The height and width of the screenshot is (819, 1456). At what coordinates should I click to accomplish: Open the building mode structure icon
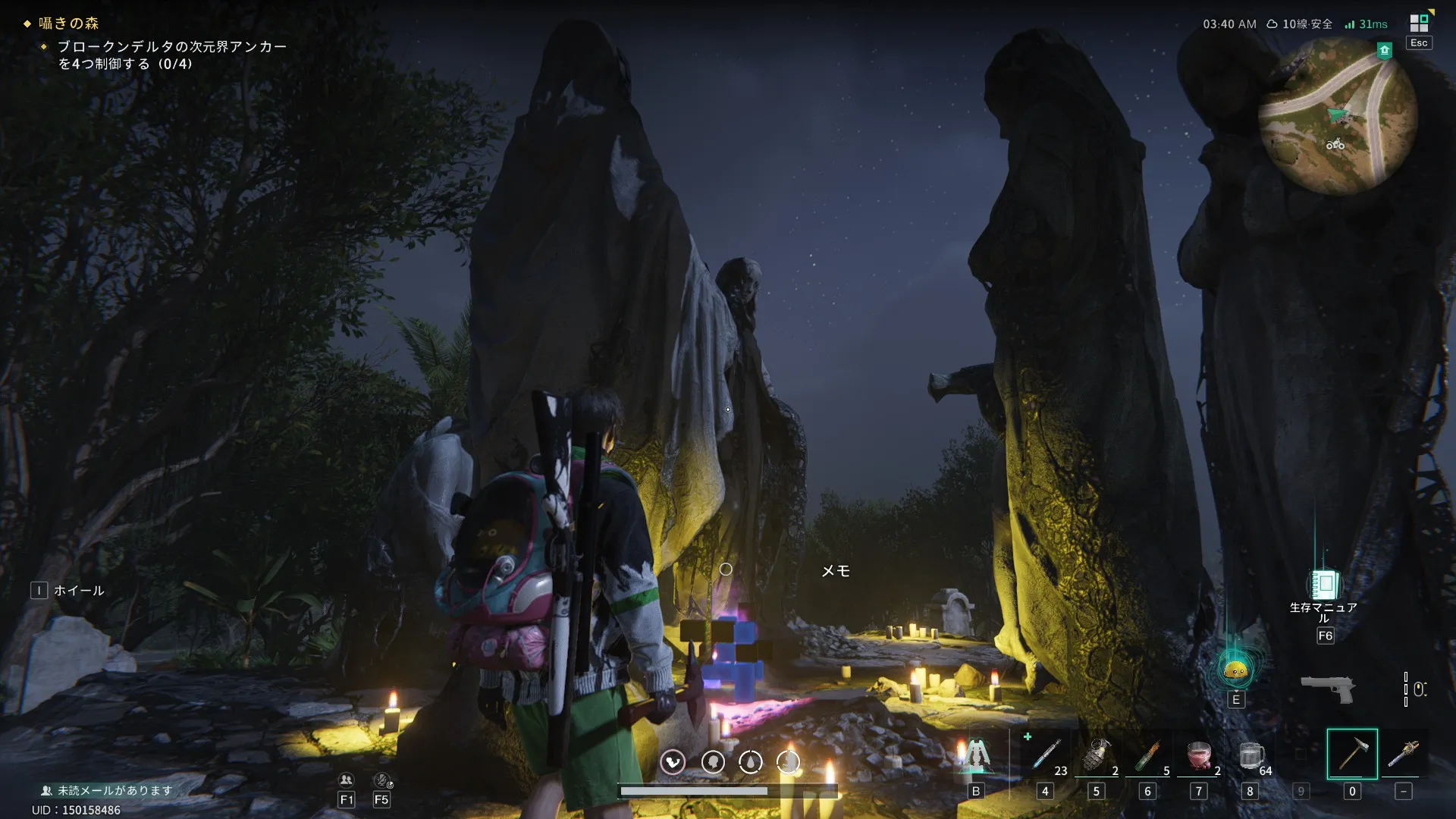(x=976, y=755)
